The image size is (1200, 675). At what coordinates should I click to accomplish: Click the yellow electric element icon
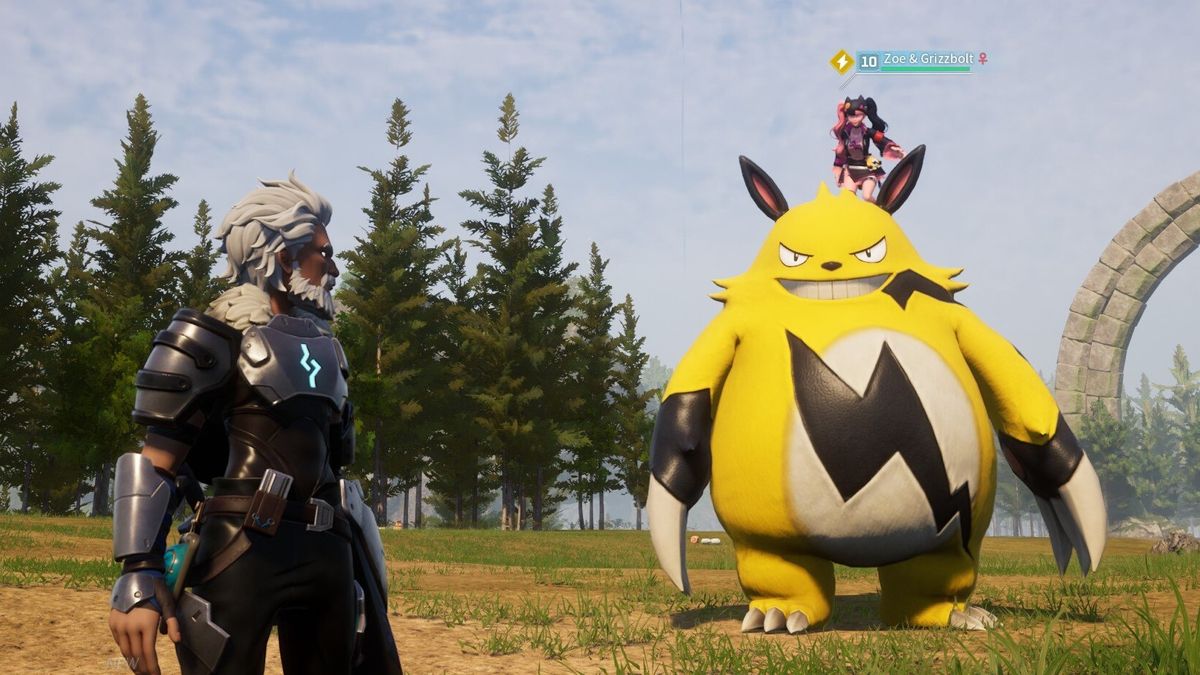click(841, 61)
